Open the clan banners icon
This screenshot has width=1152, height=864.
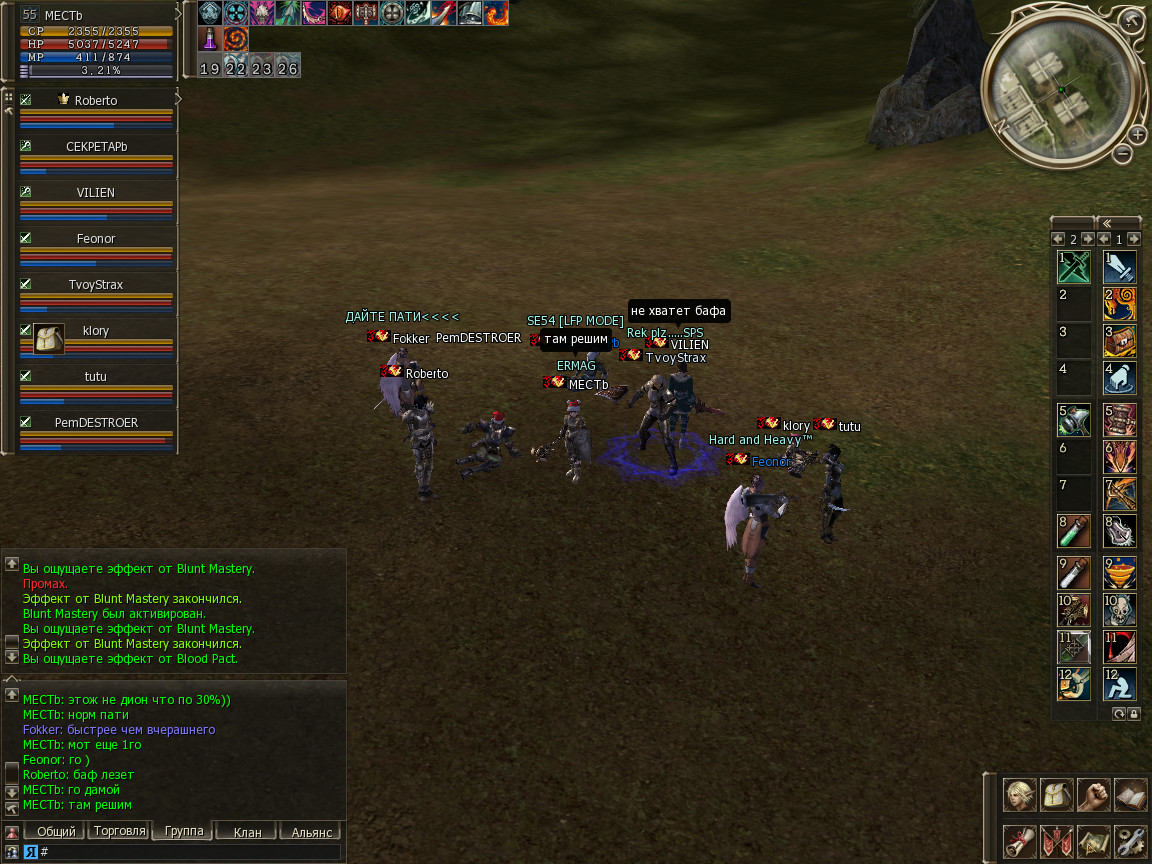[1057, 841]
